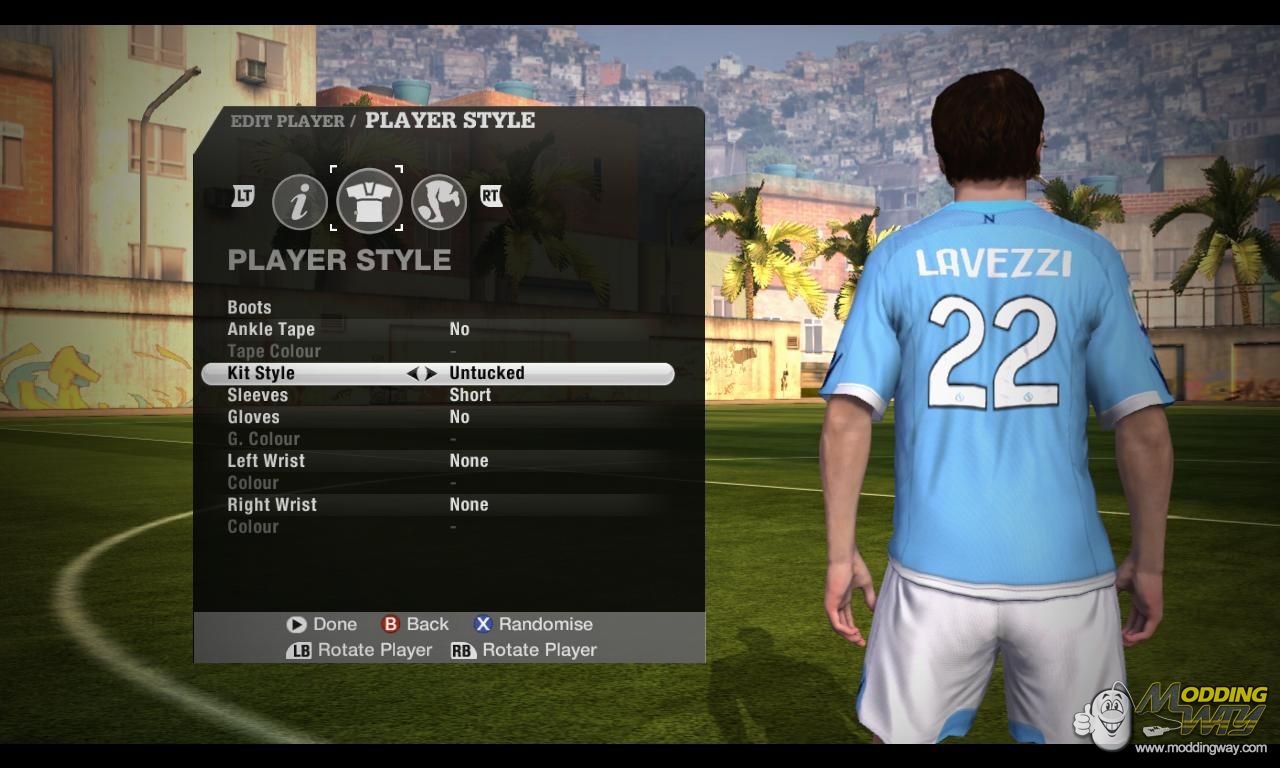Viewport: 1280px width, 768px height.
Task: Select the Right Wrist option row
Action: pos(272,505)
